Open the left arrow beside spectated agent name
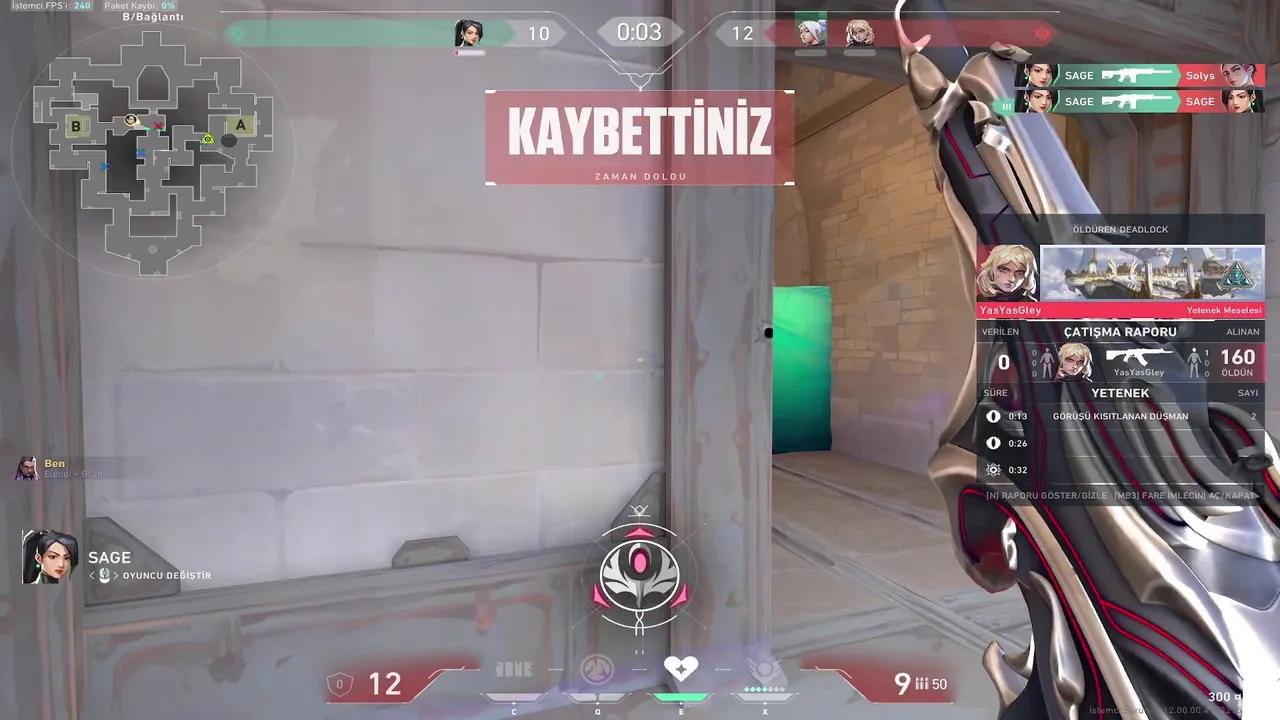The width and height of the screenshot is (1280, 720). [x=92, y=575]
